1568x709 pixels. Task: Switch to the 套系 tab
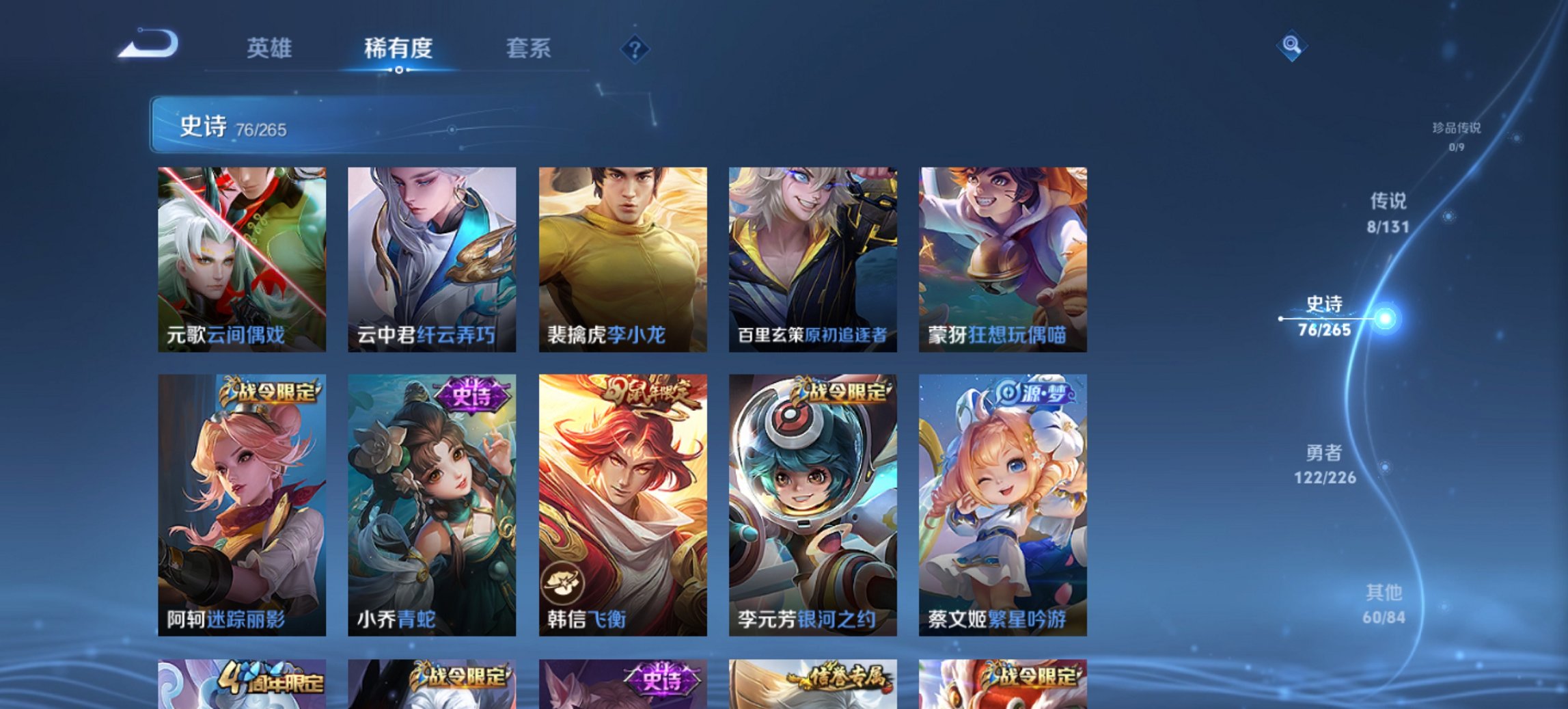point(528,49)
